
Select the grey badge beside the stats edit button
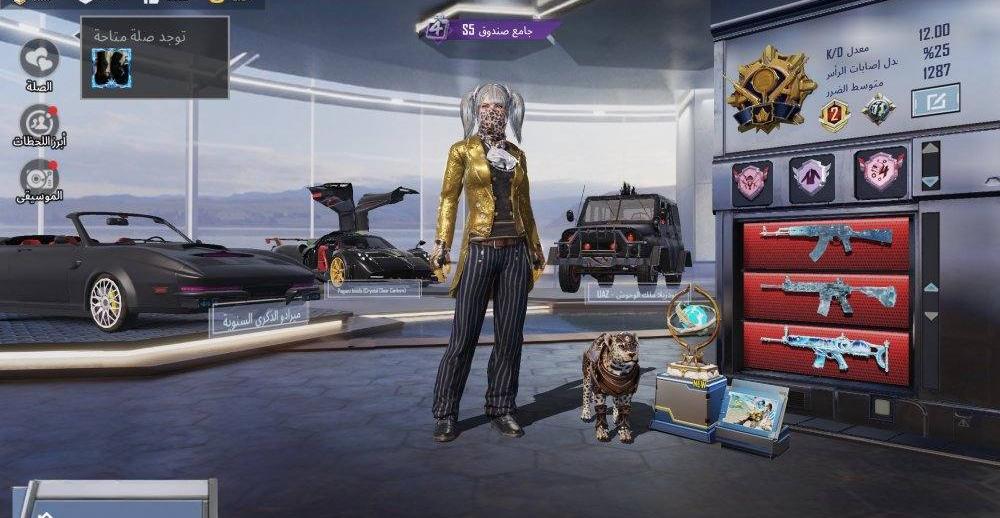pyautogui.click(x=879, y=109)
